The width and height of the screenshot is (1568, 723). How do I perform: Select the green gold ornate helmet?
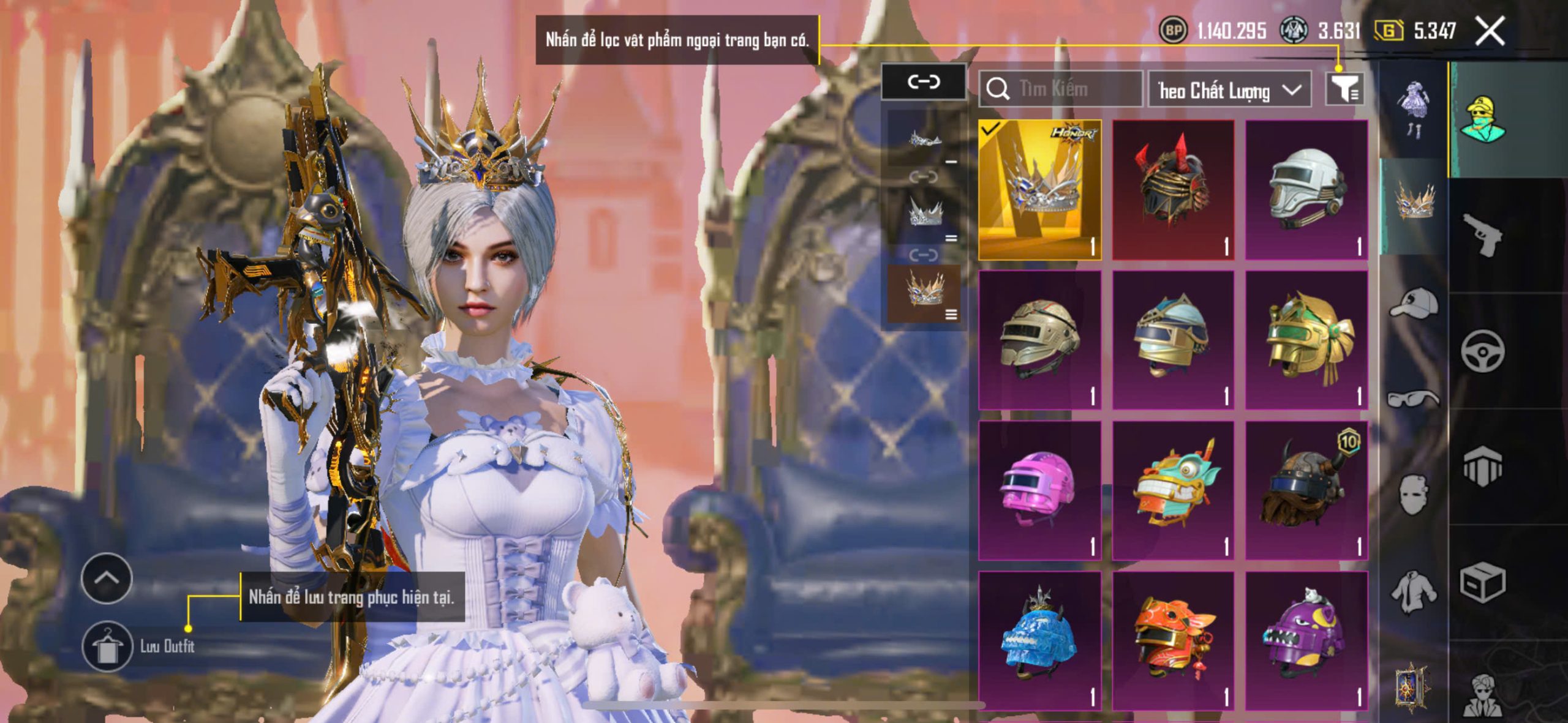click(x=1306, y=340)
